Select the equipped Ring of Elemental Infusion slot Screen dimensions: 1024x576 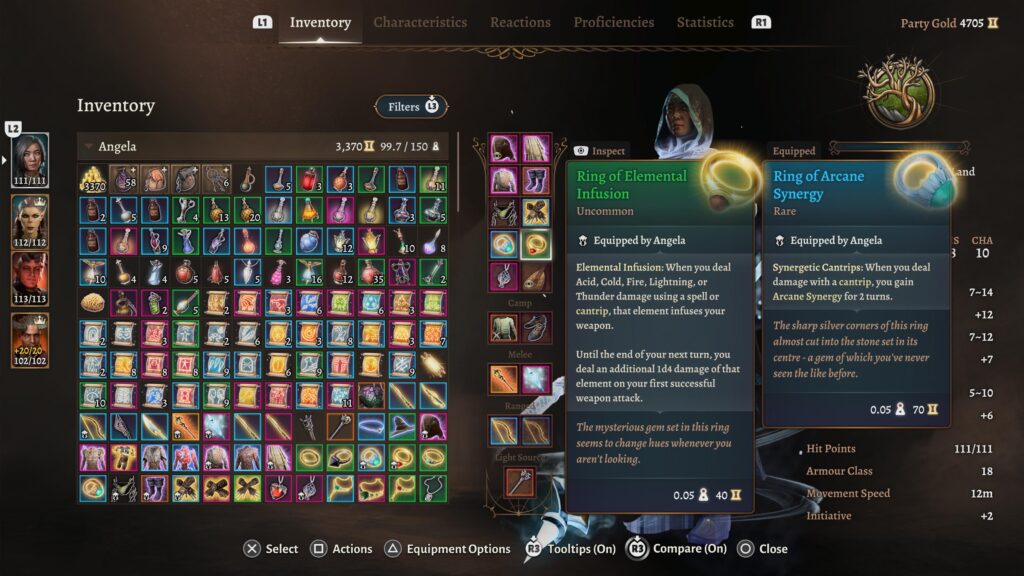536,244
